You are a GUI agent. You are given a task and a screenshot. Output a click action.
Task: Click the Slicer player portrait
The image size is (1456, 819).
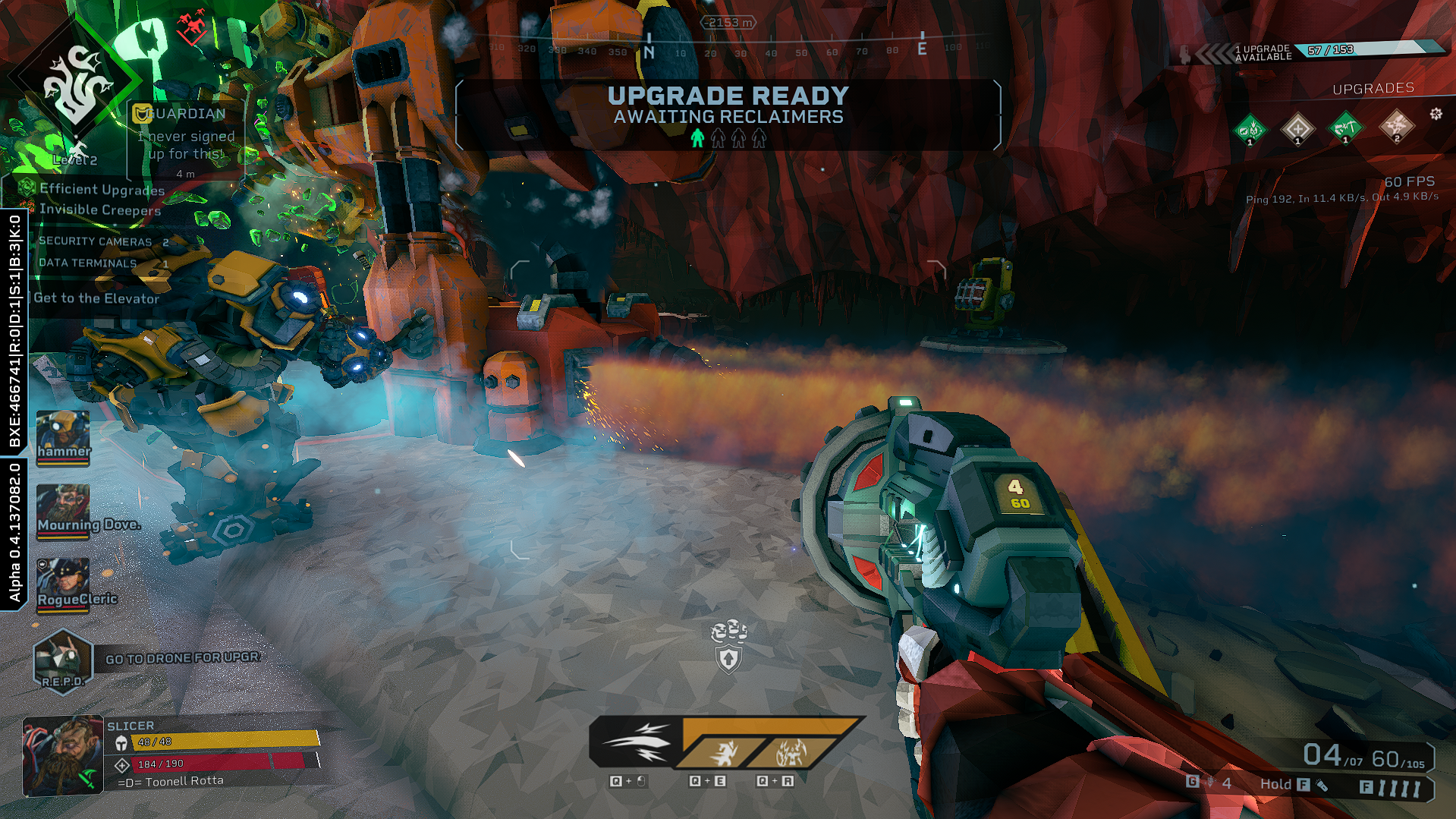coord(62,755)
